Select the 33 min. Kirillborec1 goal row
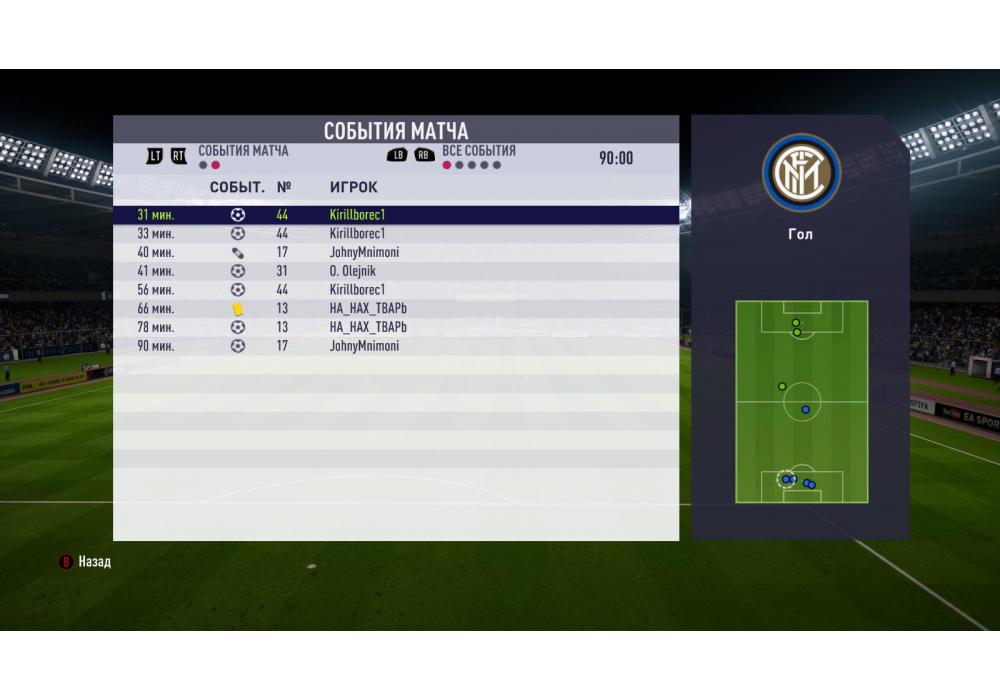Screen dimensions: 1000x700 point(395,233)
